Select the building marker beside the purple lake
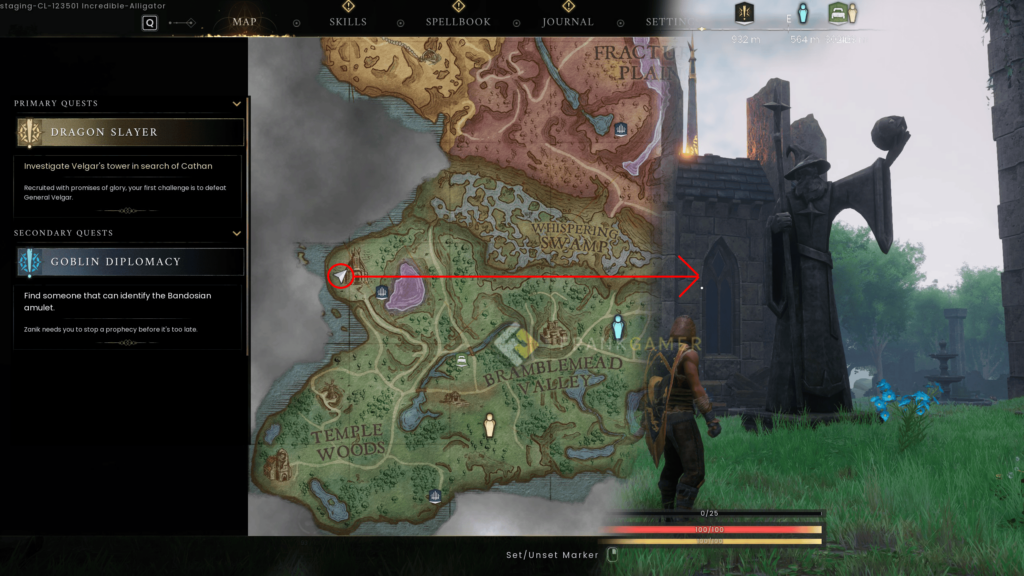The image size is (1024, 576). [x=382, y=292]
